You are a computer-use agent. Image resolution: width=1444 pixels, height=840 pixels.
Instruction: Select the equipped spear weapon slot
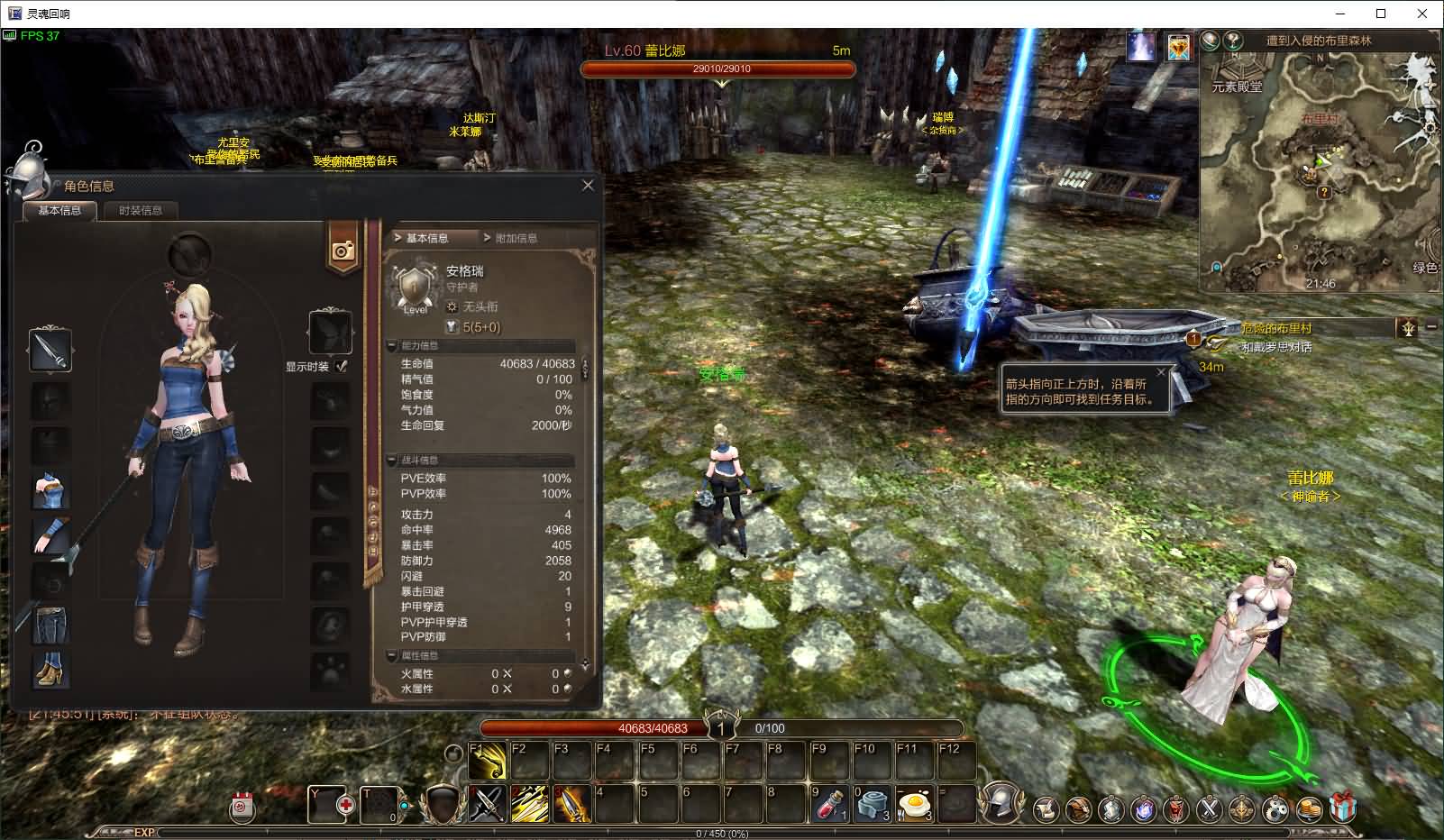(x=50, y=350)
